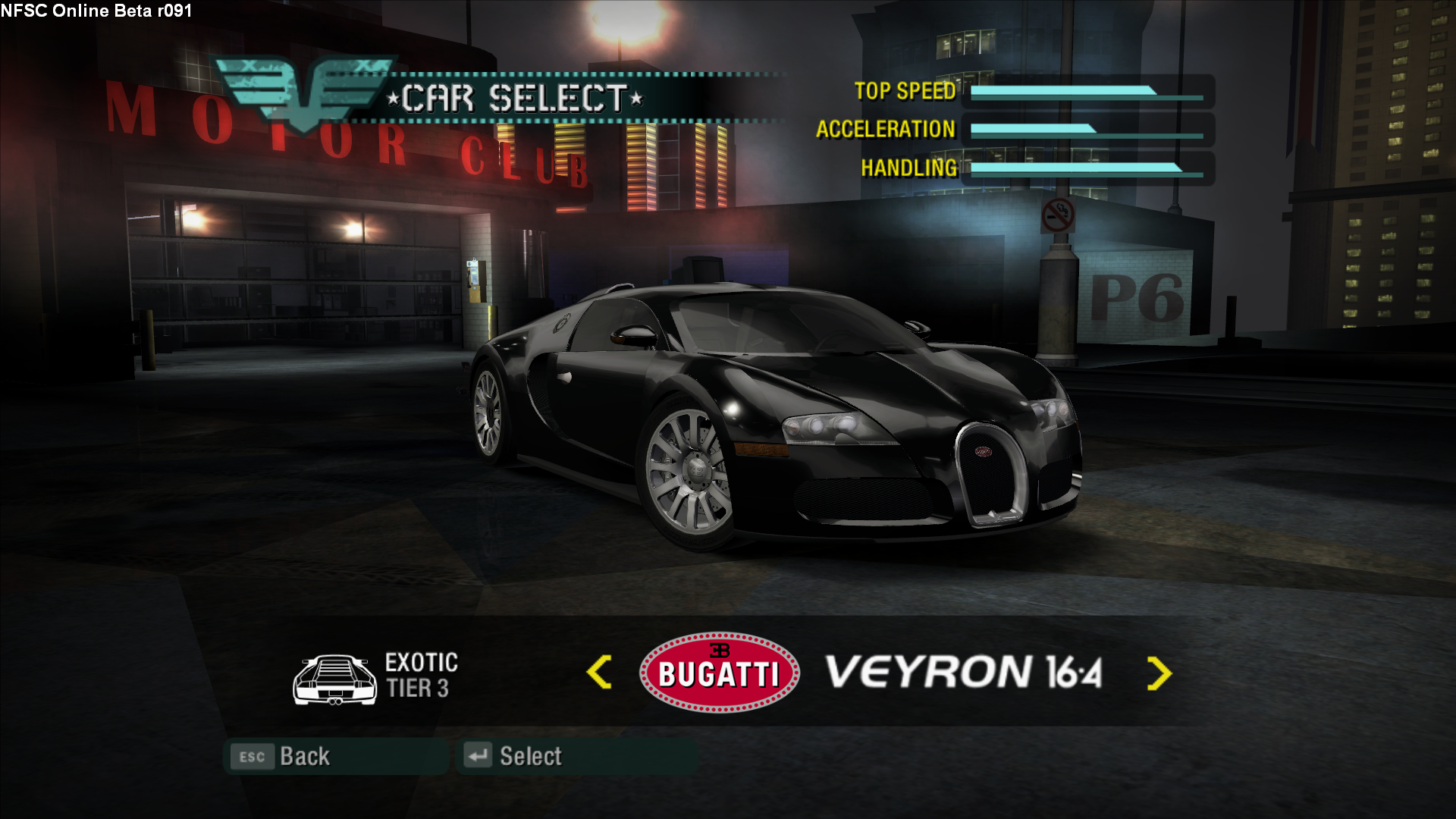
Task: Browse to the previous car using left arrow
Action: point(598,672)
